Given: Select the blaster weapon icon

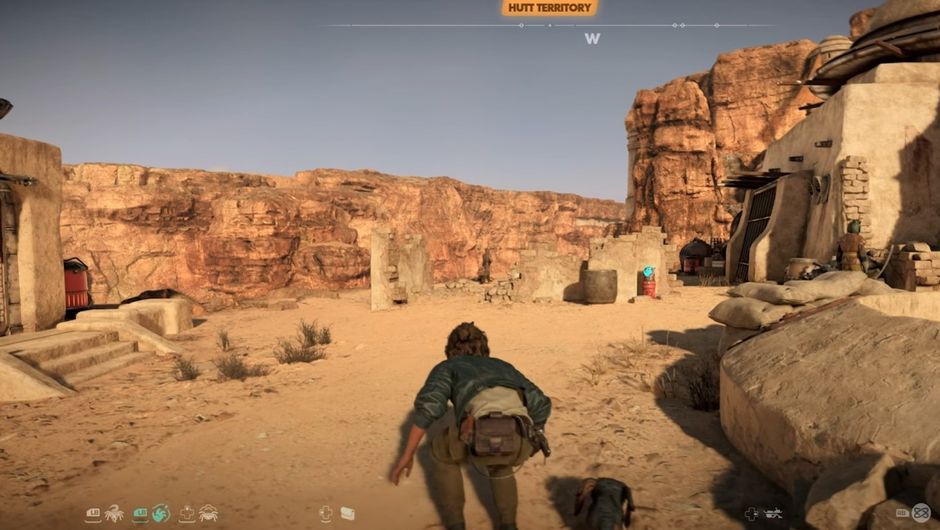Looking at the screenshot, I should pos(772,513).
